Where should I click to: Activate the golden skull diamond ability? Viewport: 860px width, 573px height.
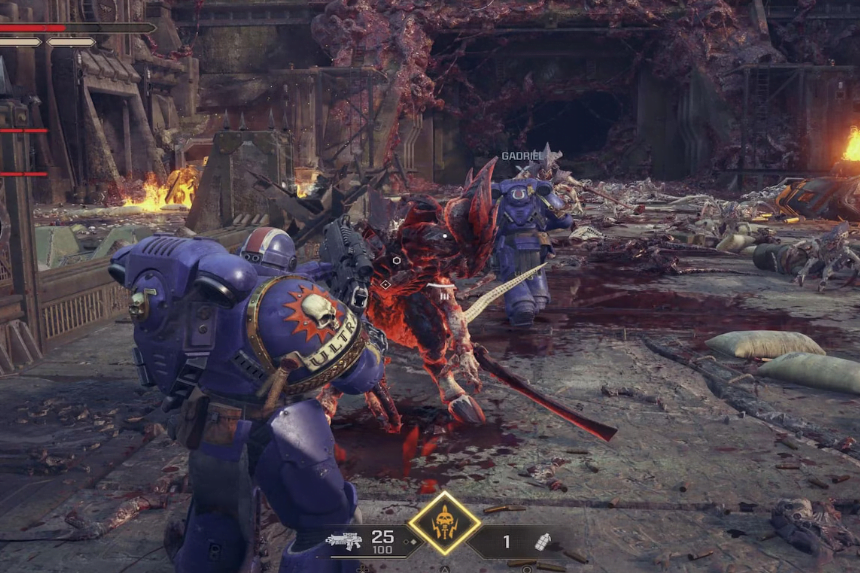click(444, 522)
